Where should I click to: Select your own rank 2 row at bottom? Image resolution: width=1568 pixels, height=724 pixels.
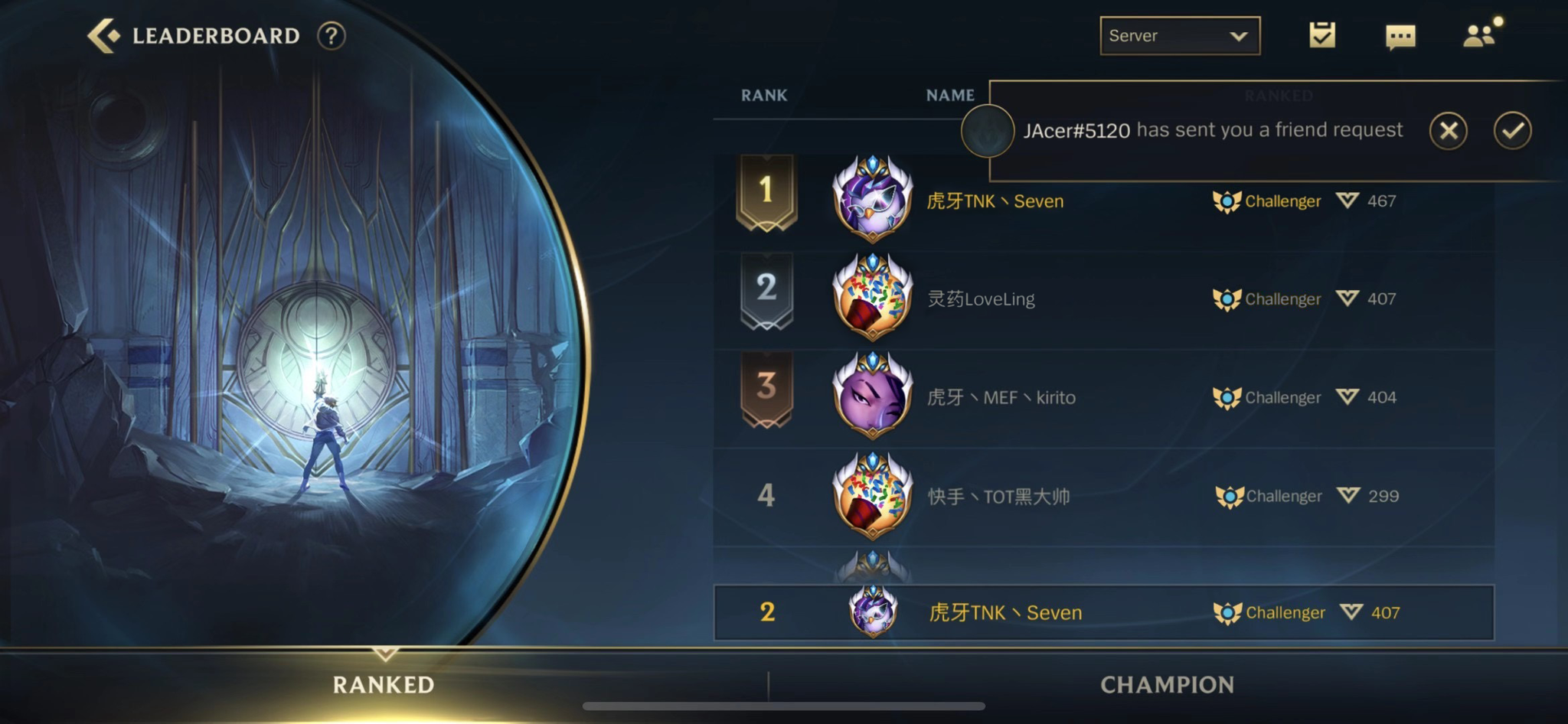pos(1072,612)
